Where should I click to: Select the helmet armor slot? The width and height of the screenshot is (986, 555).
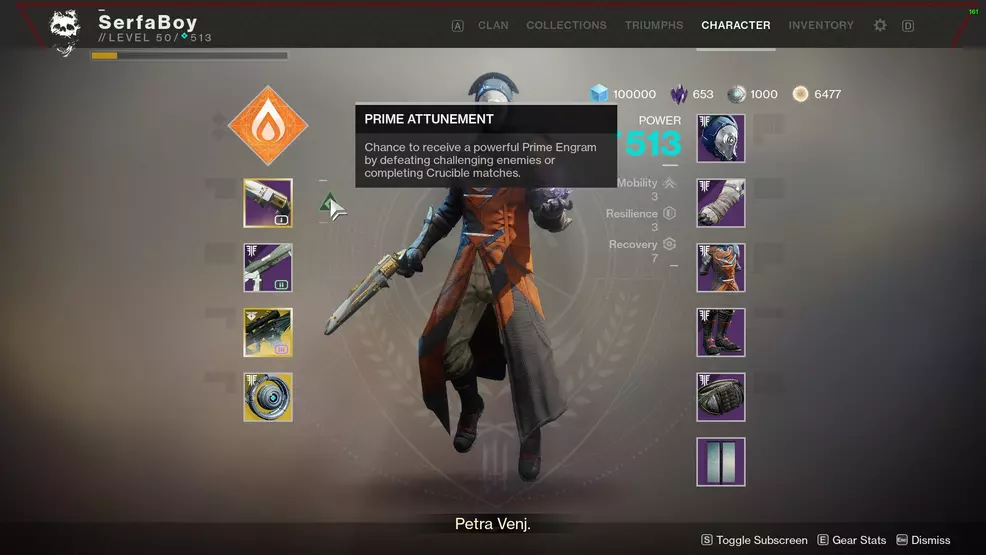coord(721,138)
